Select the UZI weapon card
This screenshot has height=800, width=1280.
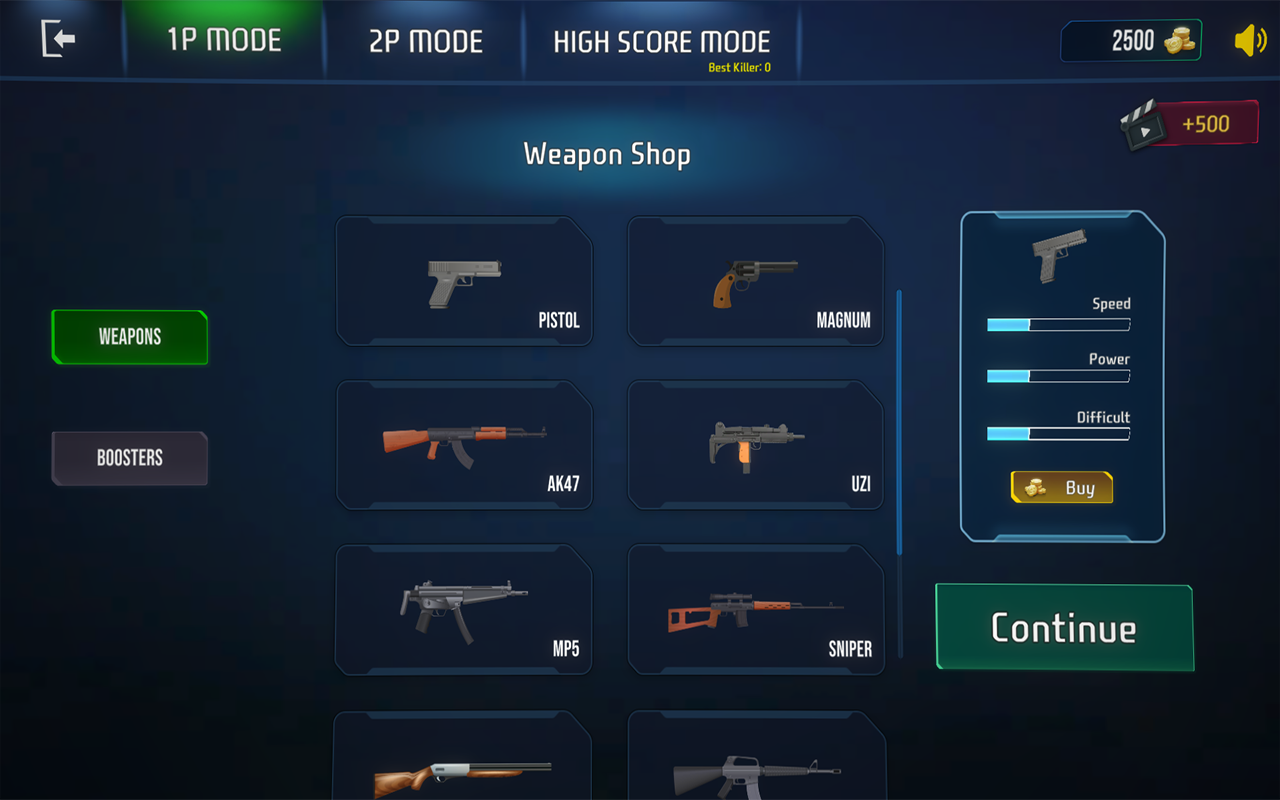pos(755,445)
